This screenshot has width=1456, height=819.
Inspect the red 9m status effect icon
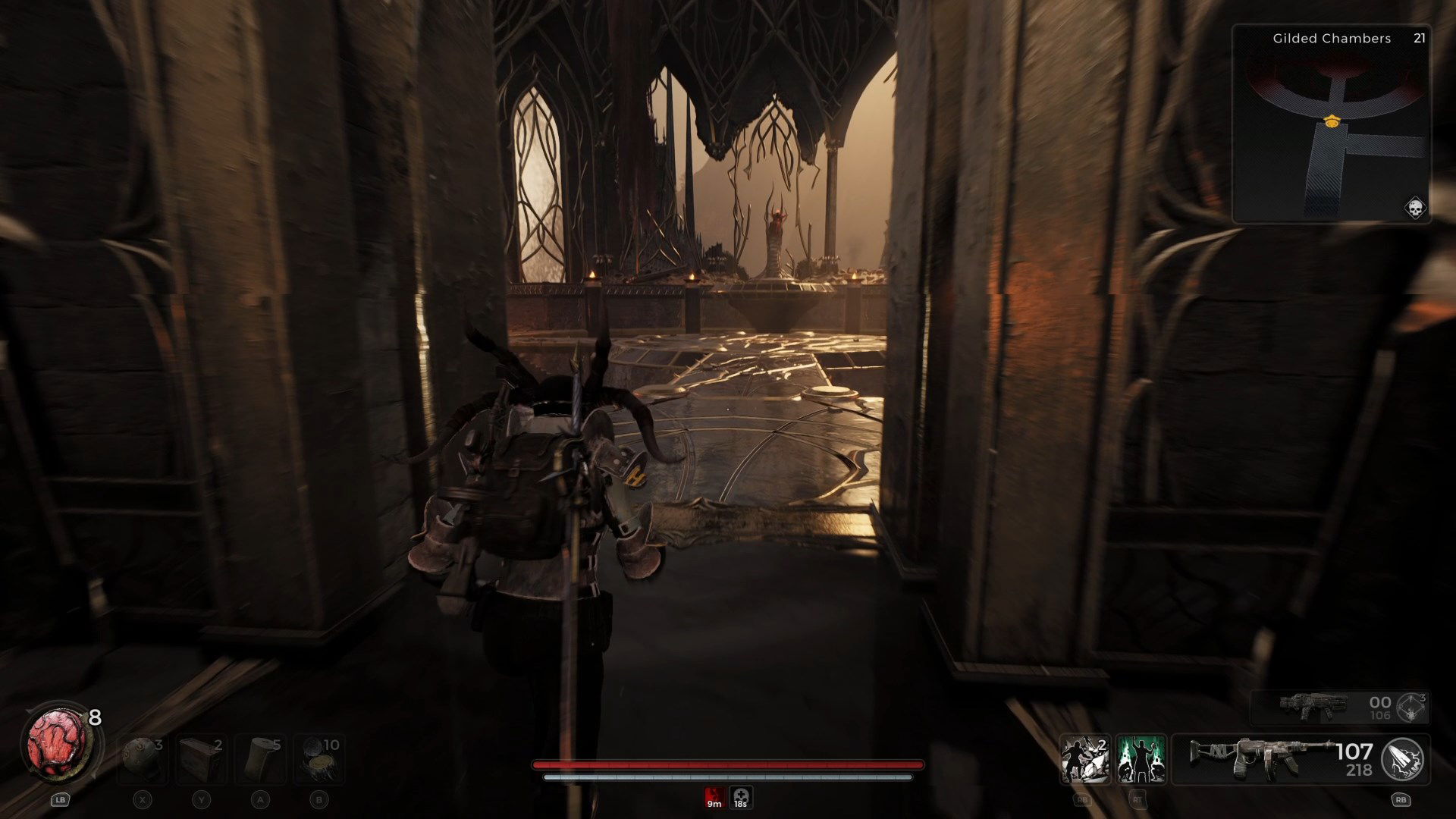coord(714,798)
